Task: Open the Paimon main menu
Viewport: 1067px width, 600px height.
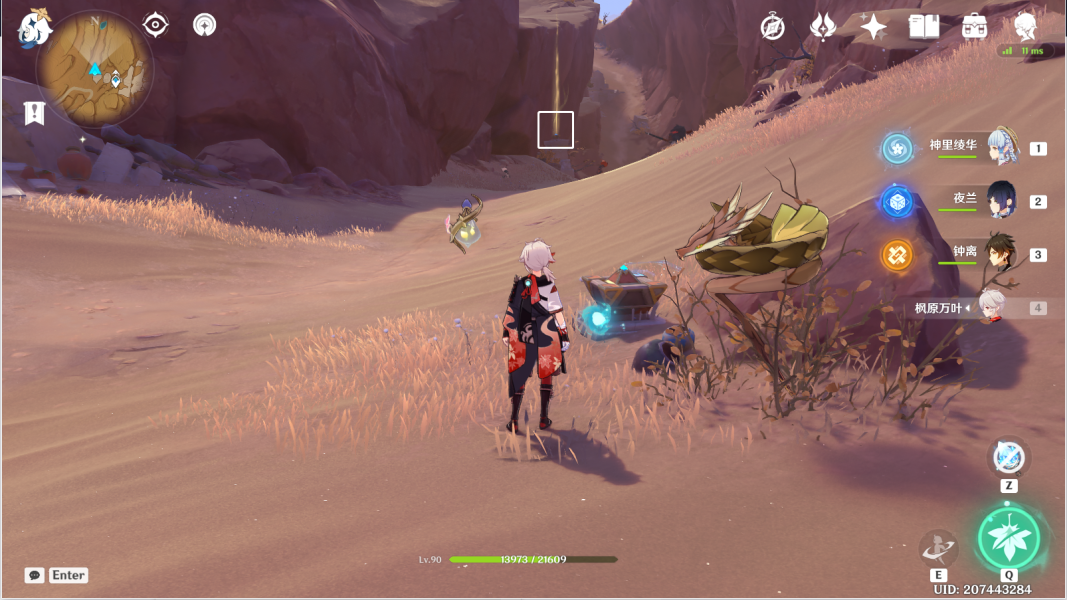Action: [x=35, y=30]
